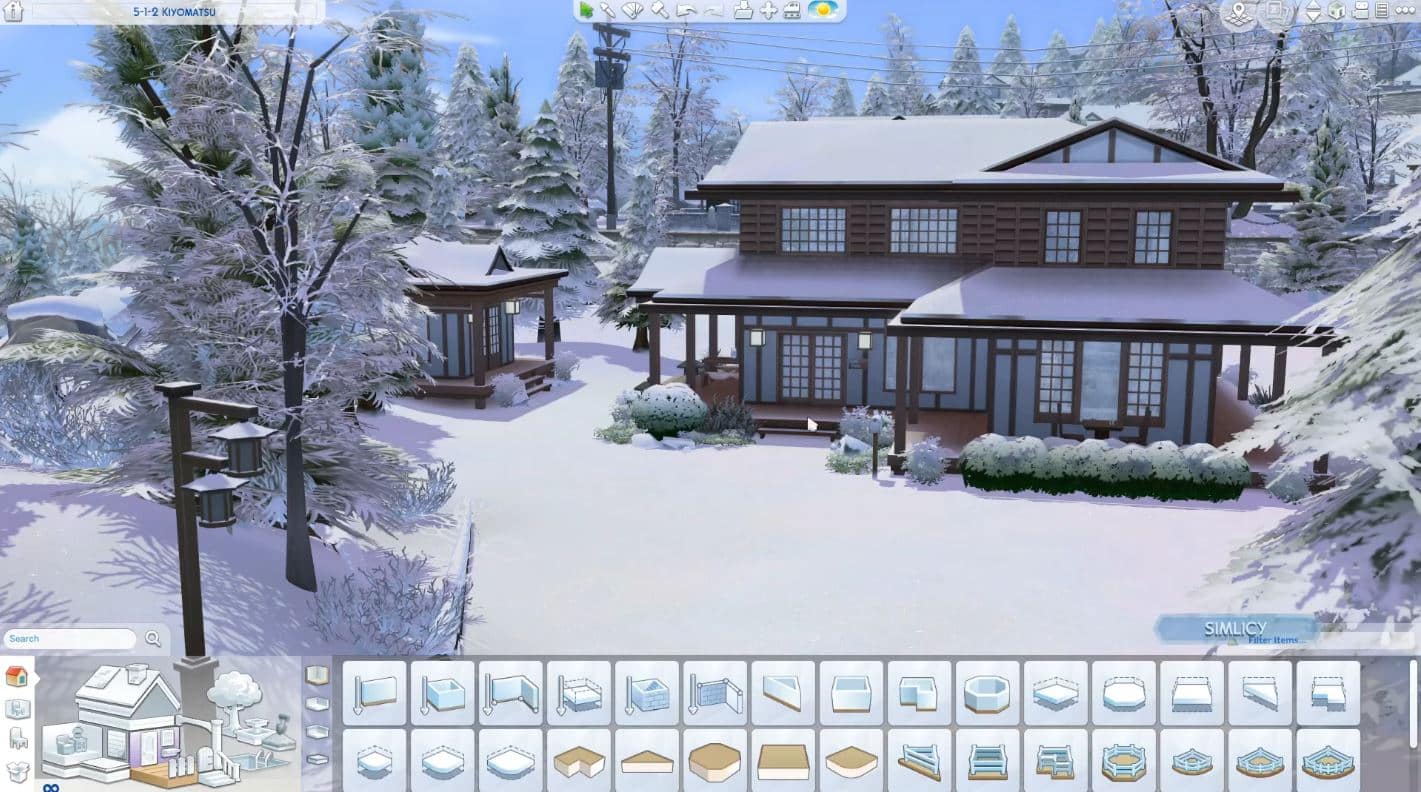Undo the last build action
This screenshot has height=792, width=1421.
coord(686,10)
